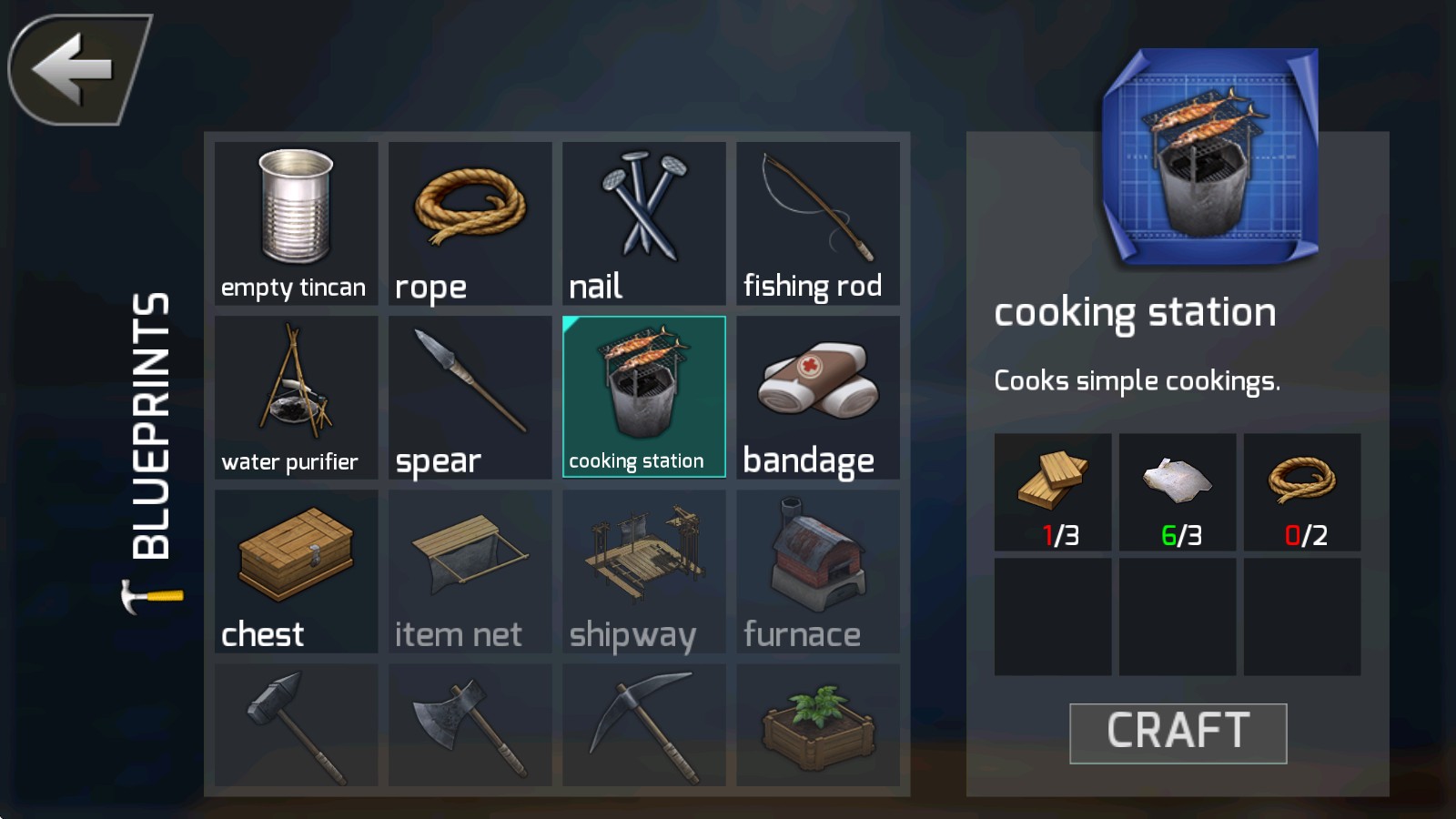The height and width of the screenshot is (819, 1456).
Task: Choose the rope blueprint
Action: point(470,223)
